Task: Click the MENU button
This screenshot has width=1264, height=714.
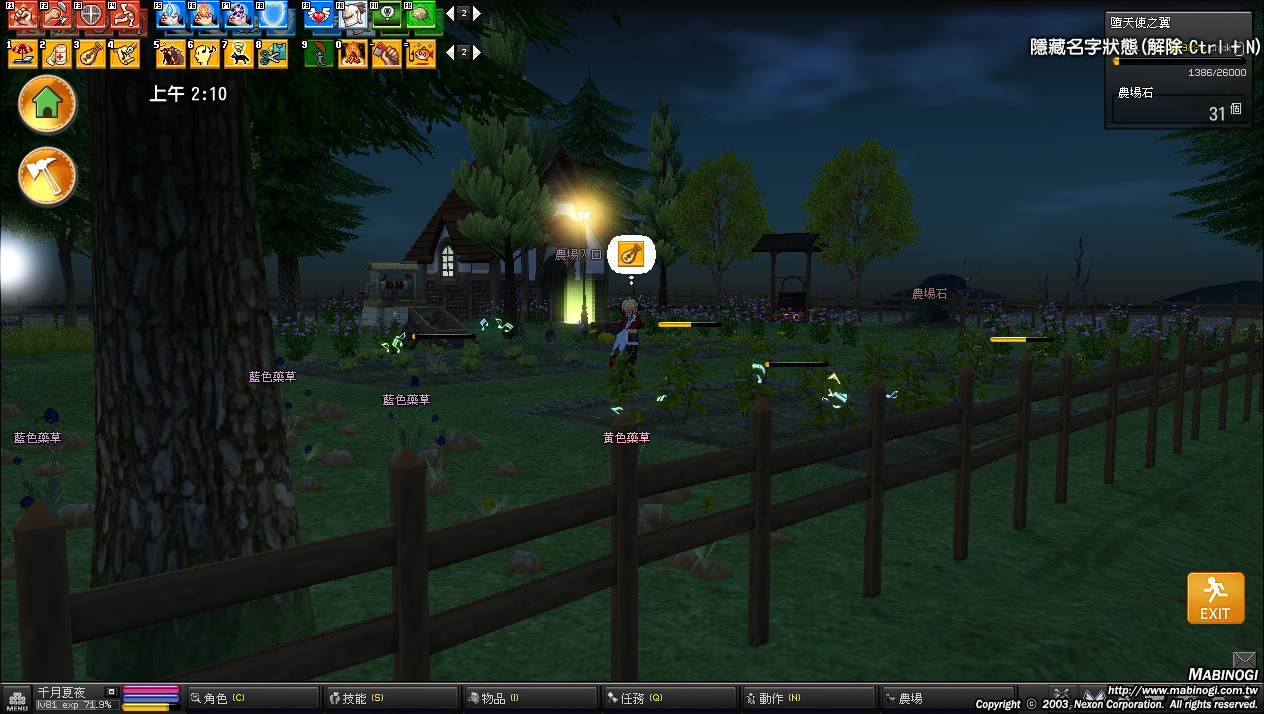Action: (17, 699)
